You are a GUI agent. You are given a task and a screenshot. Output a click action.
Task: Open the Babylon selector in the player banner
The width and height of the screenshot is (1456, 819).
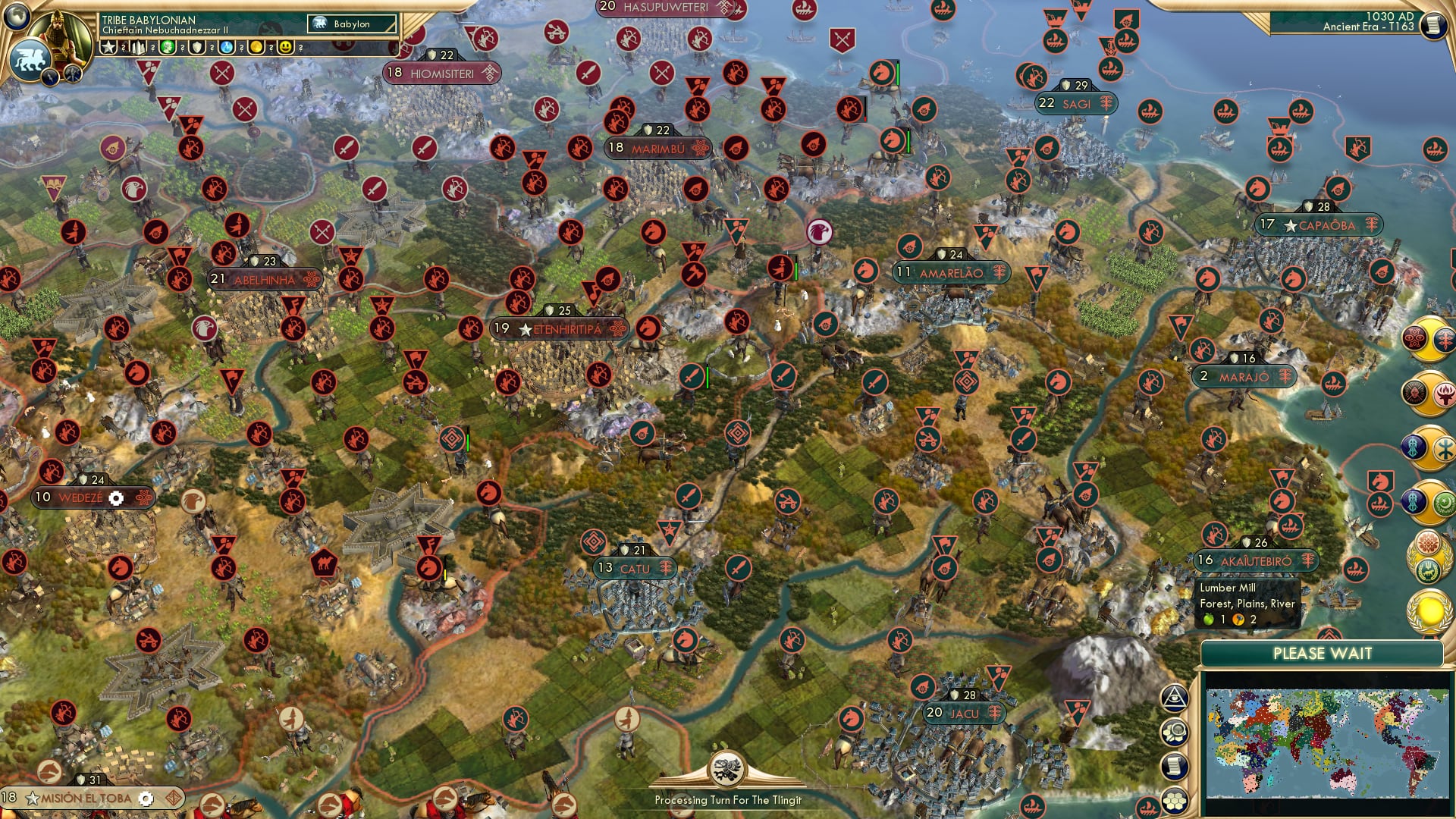pos(350,24)
